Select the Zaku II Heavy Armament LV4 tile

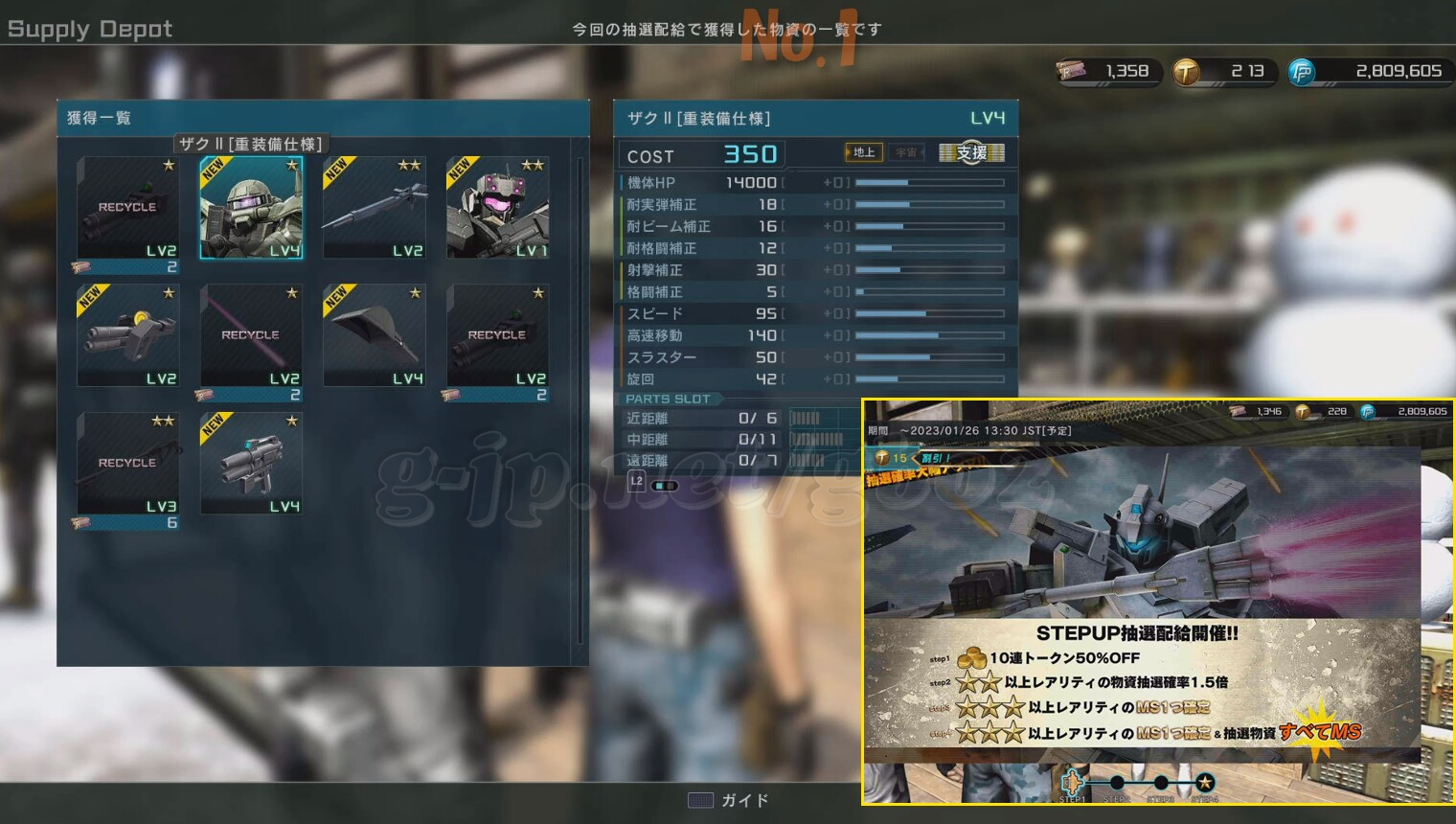[251, 208]
